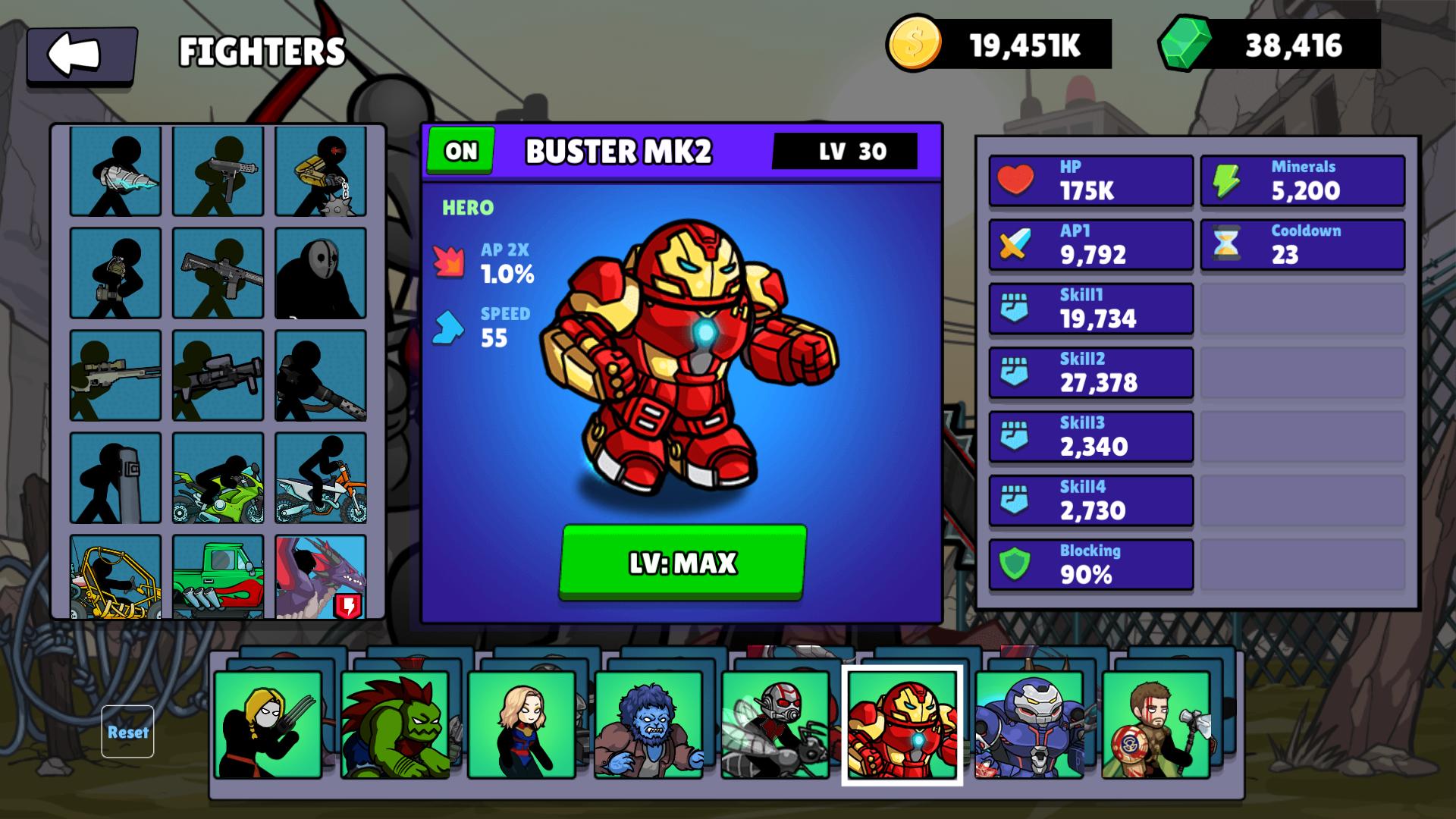Pick the blue furry beast hero
1456x819 pixels.
(648, 725)
